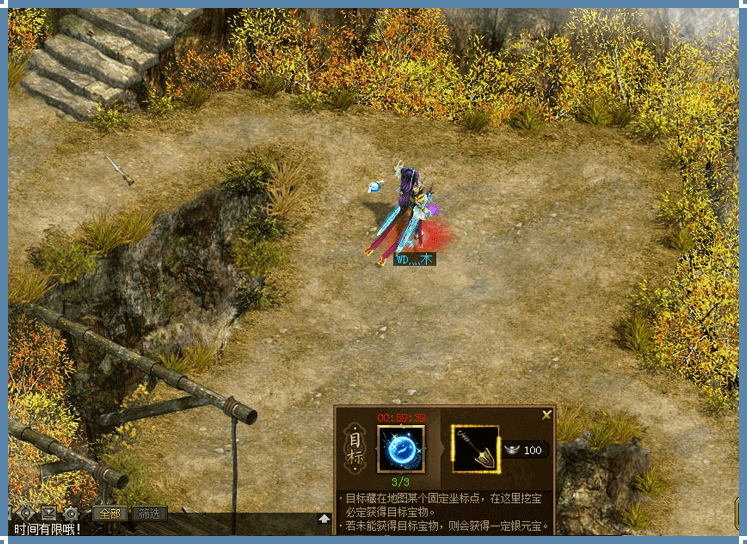The image size is (747, 544).
Task: Click the golden shovel dig icon
Action: click(474, 449)
